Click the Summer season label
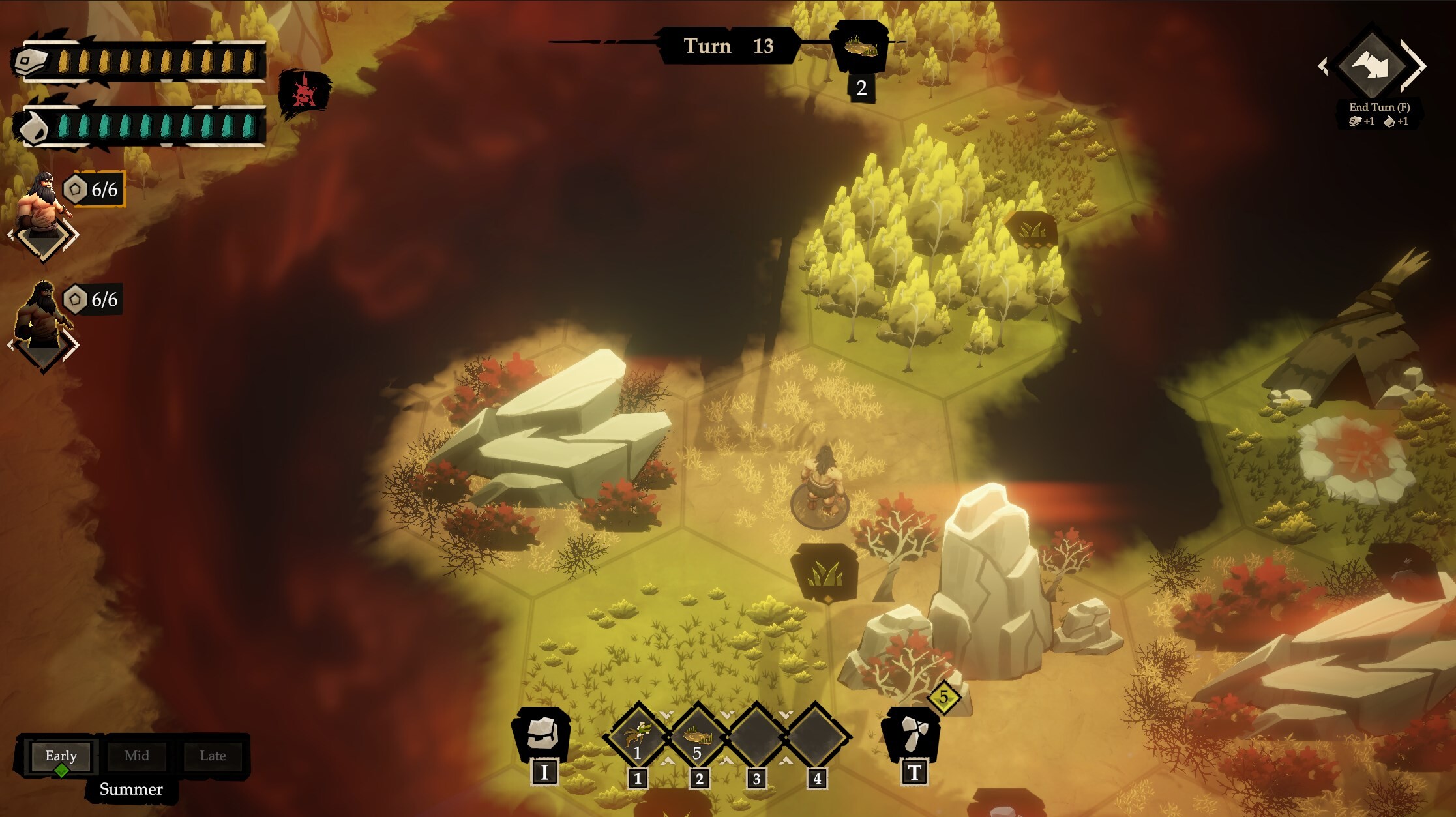This screenshot has width=1456, height=817. (x=130, y=790)
